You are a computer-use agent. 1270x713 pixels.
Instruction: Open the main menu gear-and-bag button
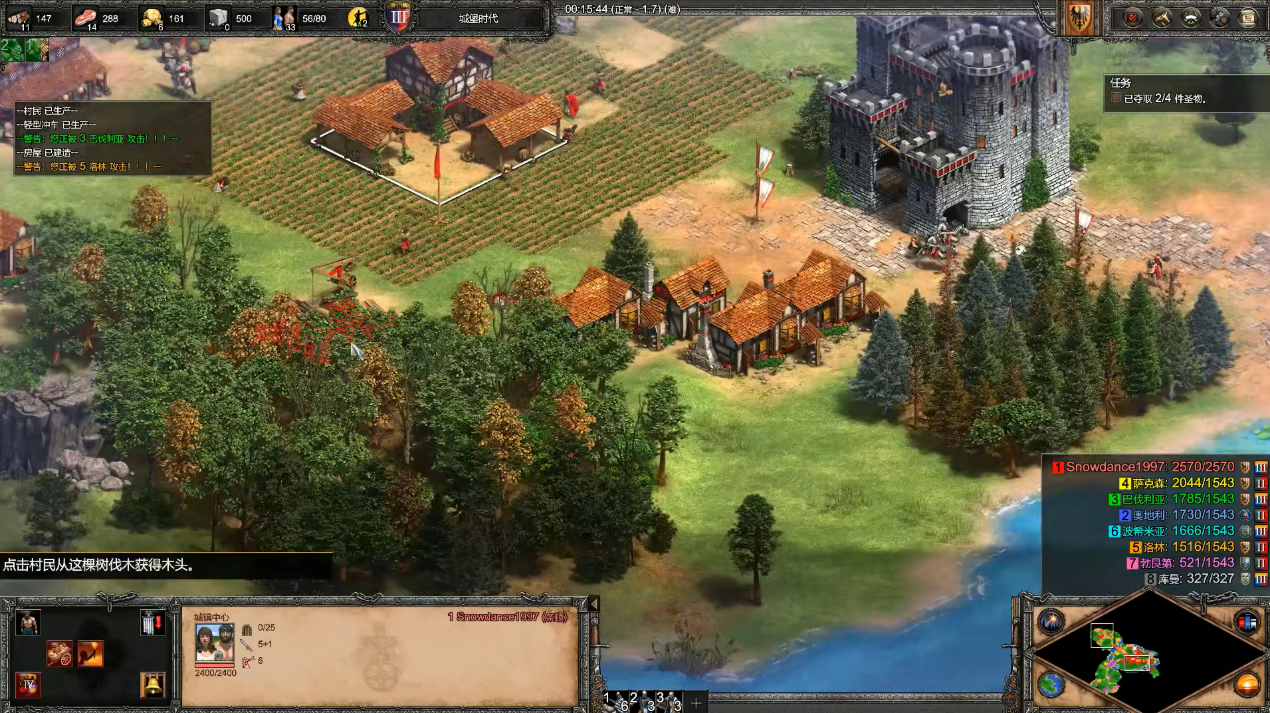pyautogui.click(x=1220, y=17)
